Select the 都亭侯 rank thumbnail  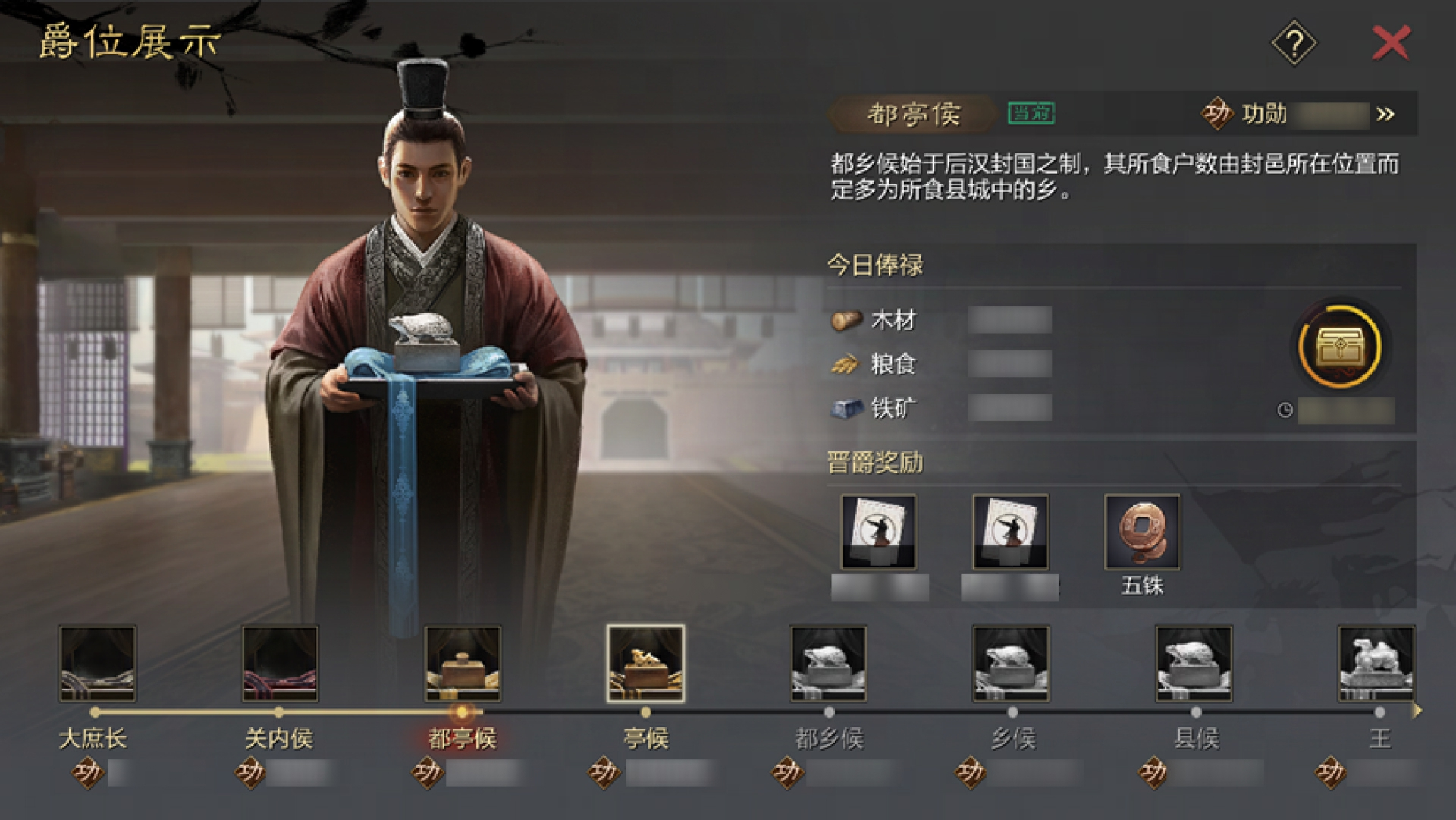tap(463, 663)
